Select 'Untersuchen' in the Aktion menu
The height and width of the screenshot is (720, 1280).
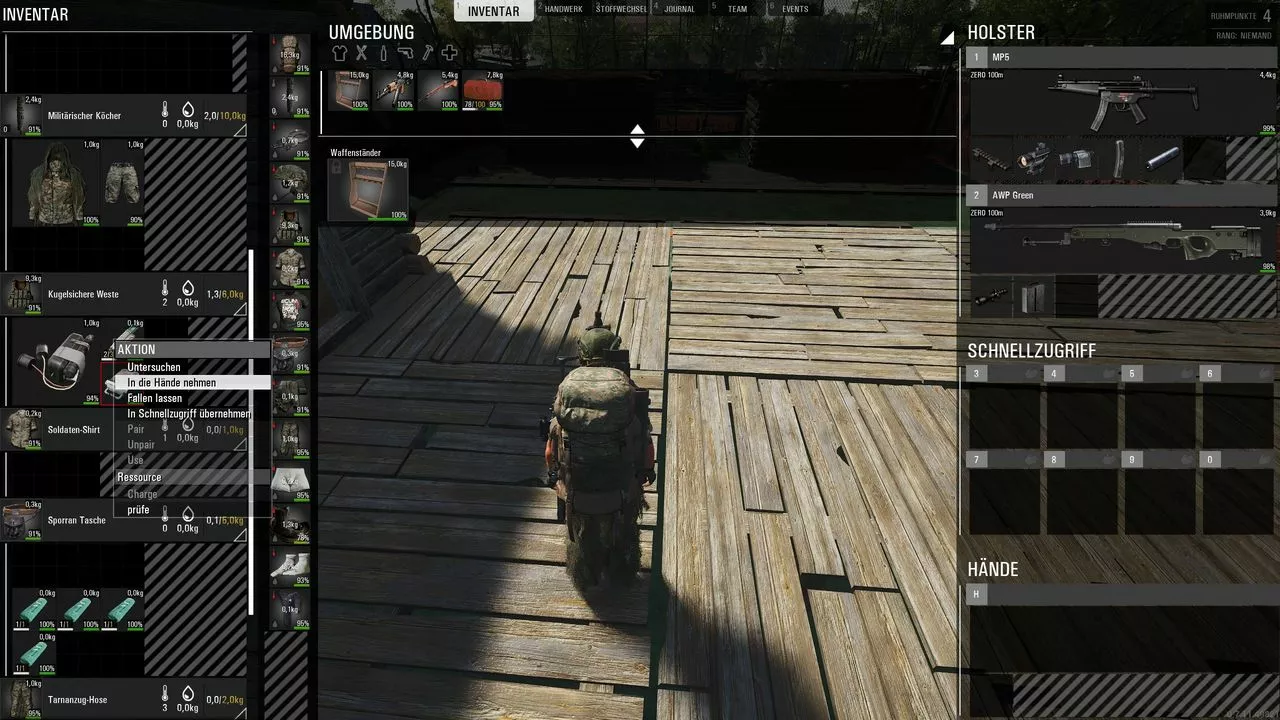(154, 367)
